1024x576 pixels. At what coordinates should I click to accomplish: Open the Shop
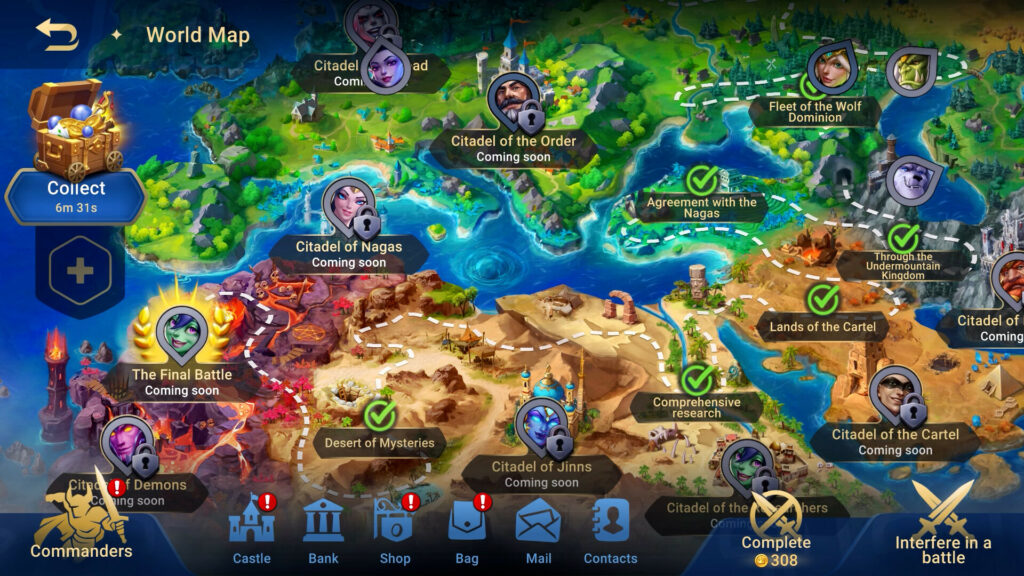[395, 530]
